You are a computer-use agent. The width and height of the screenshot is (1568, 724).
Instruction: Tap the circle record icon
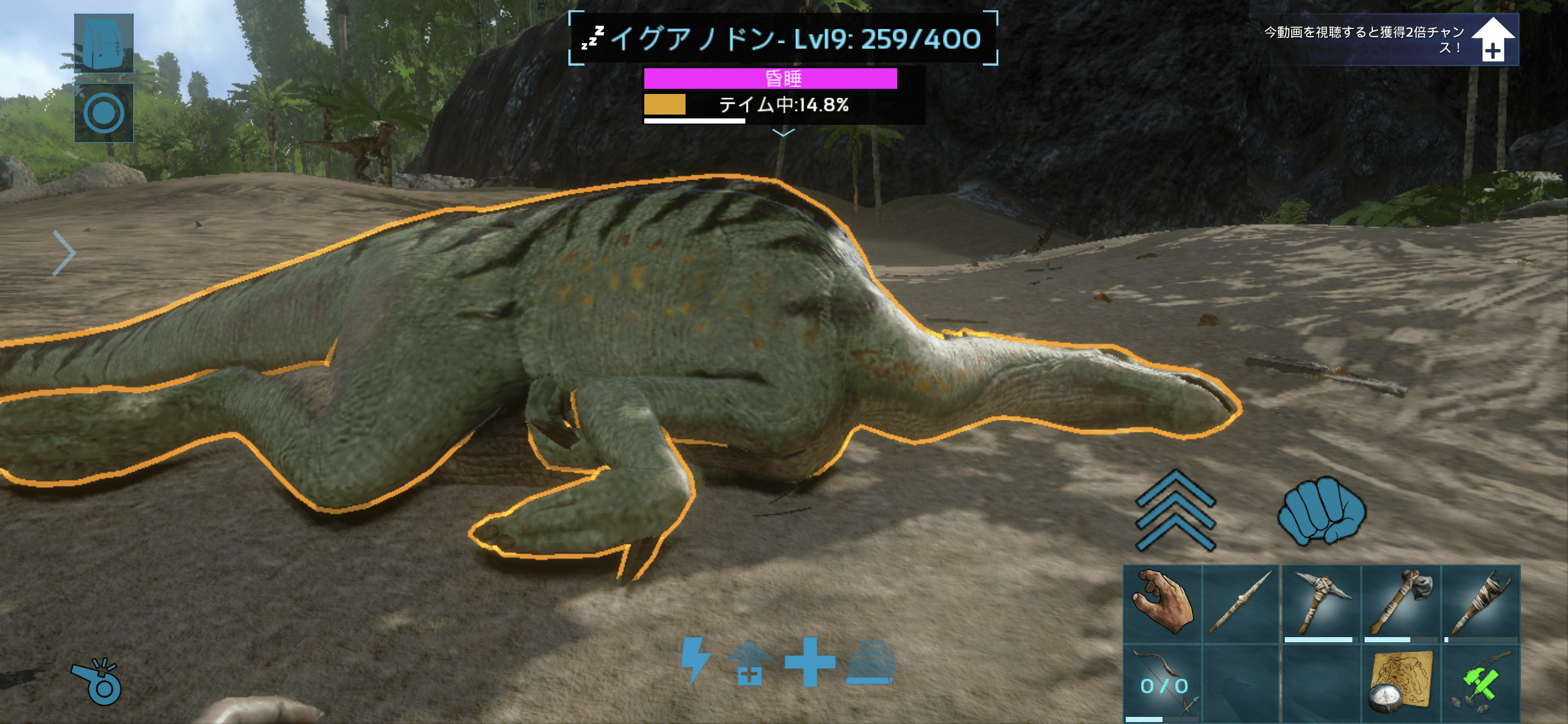pyautogui.click(x=104, y=113)
